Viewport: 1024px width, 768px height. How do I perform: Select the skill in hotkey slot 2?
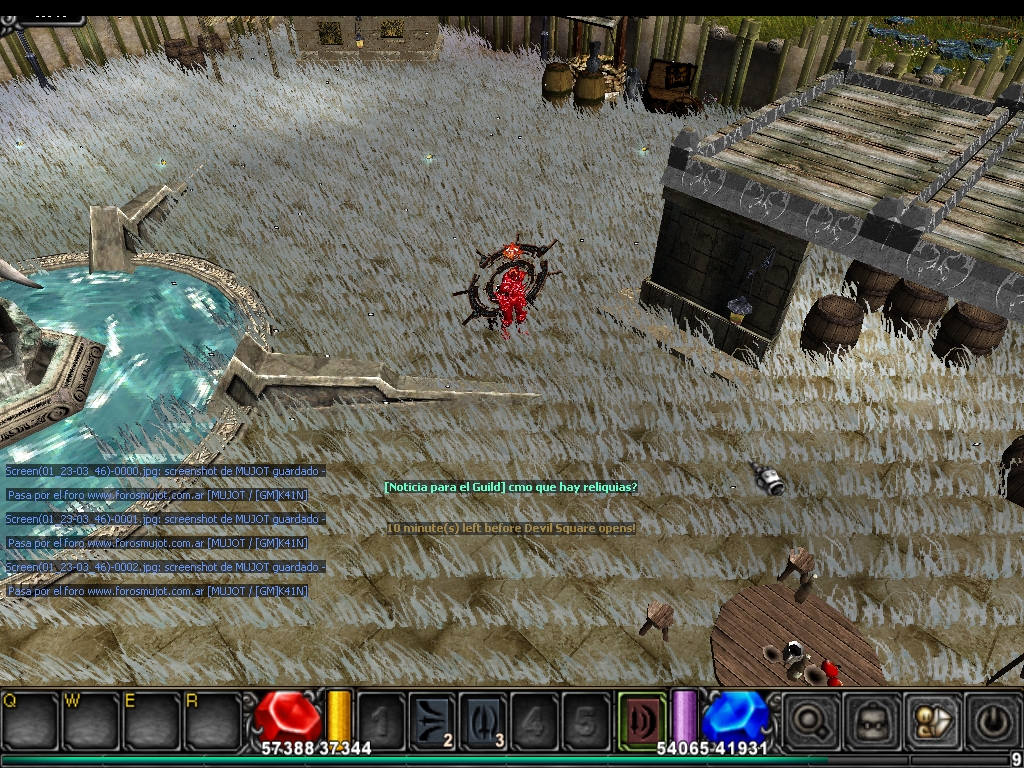432,719
